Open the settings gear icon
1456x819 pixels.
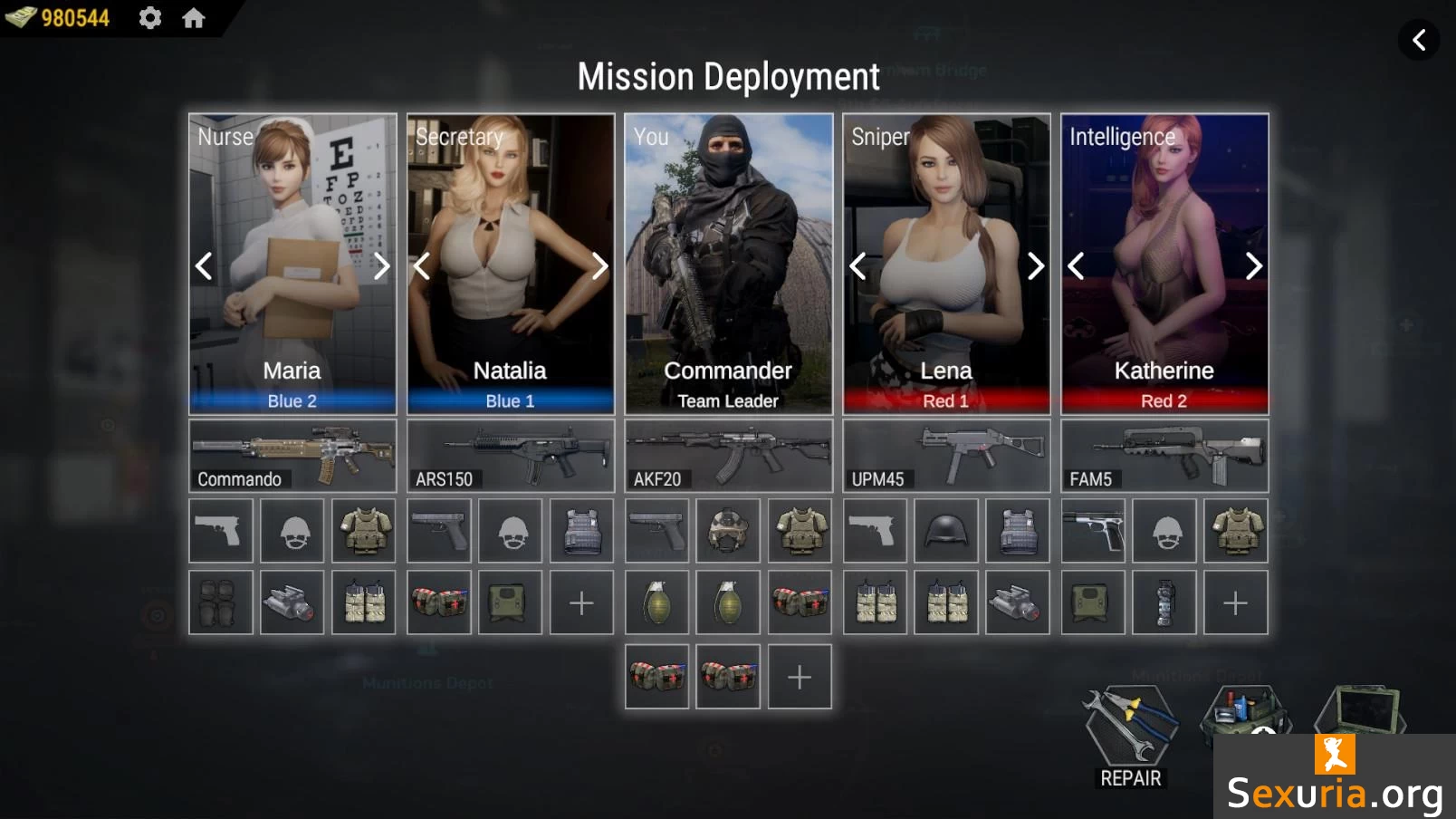[150, 18]
